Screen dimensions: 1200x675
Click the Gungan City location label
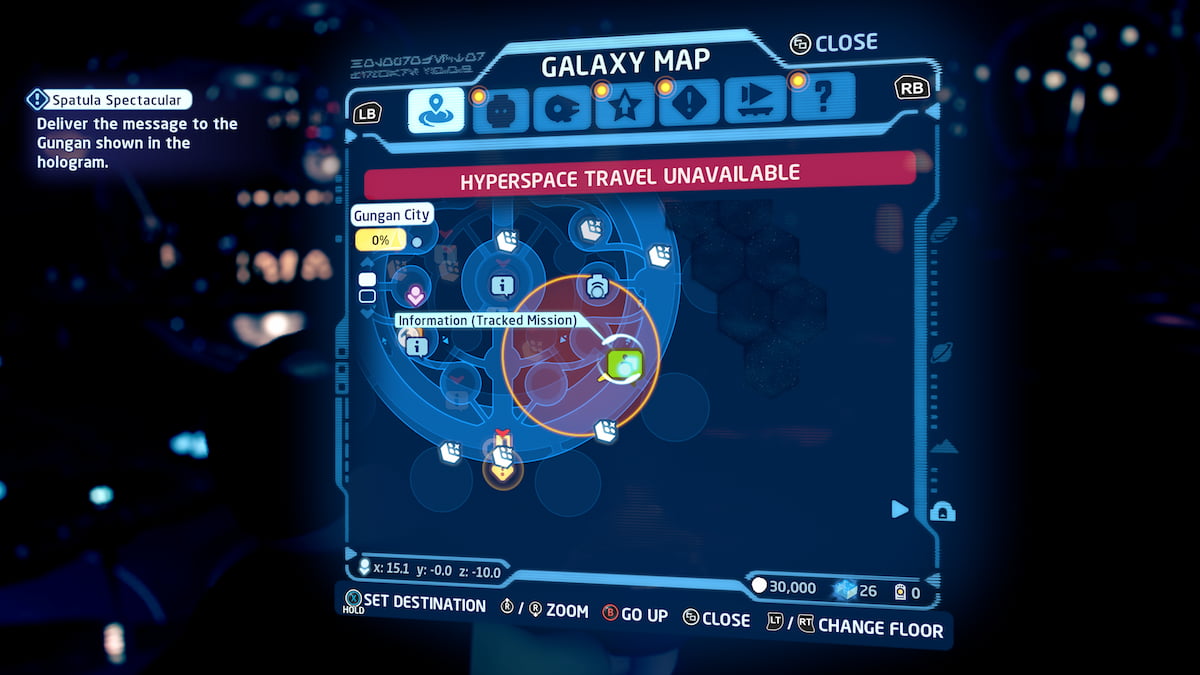coord(391,215)
